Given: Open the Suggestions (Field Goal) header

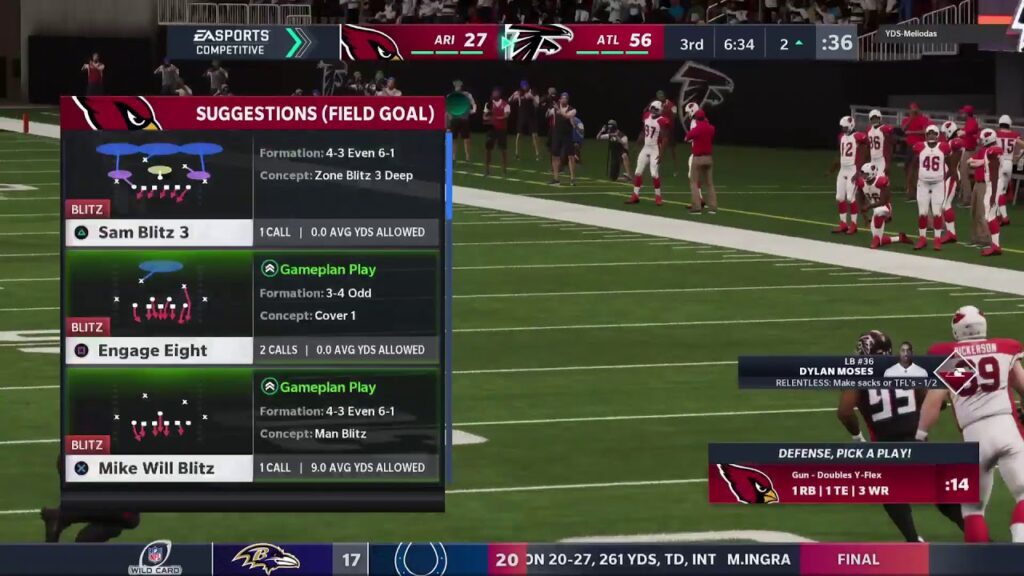Looking at the screenshot, I should 252,113.
